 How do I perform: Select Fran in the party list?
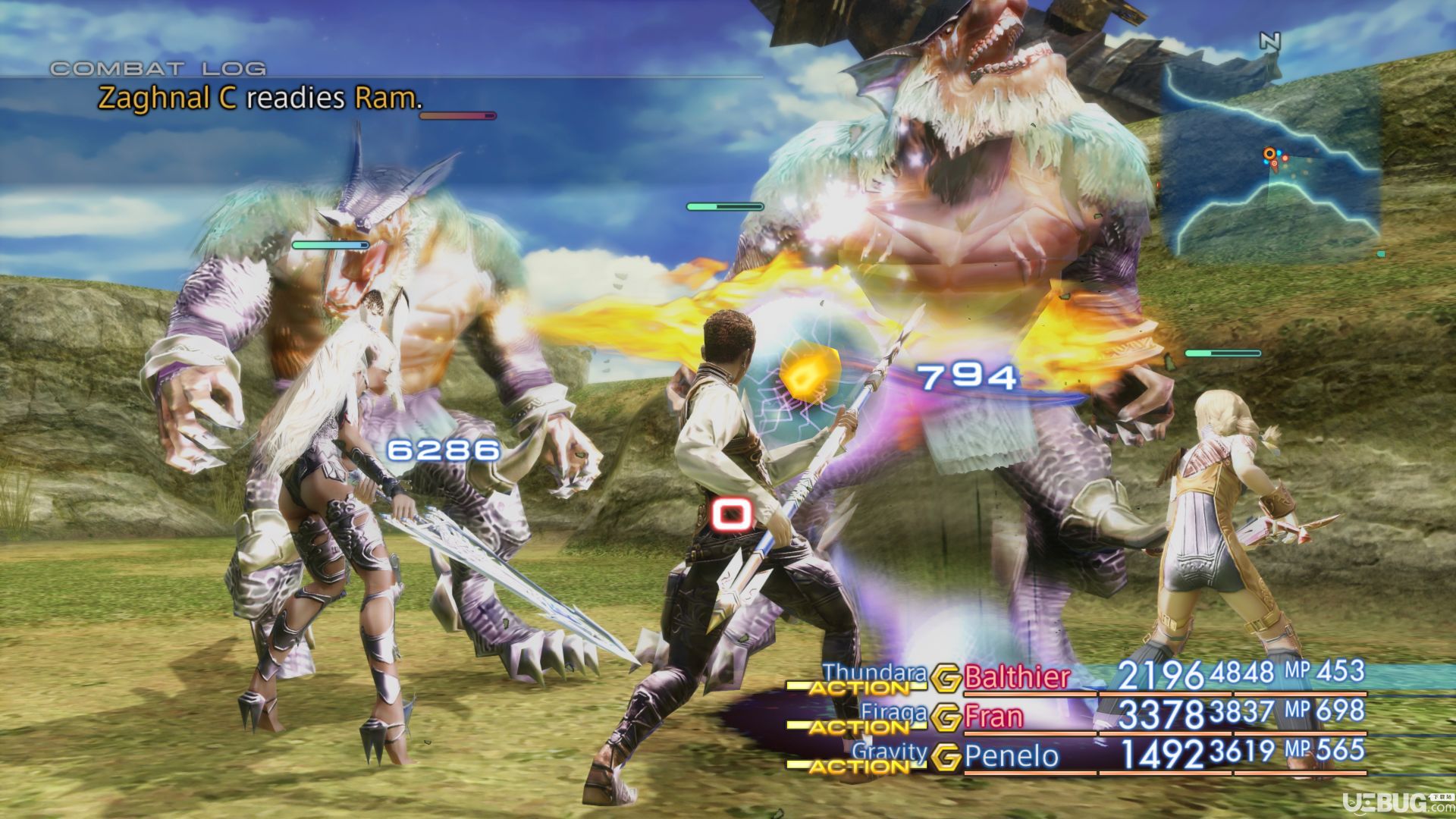pyautogui.click(x=993, y=717)
